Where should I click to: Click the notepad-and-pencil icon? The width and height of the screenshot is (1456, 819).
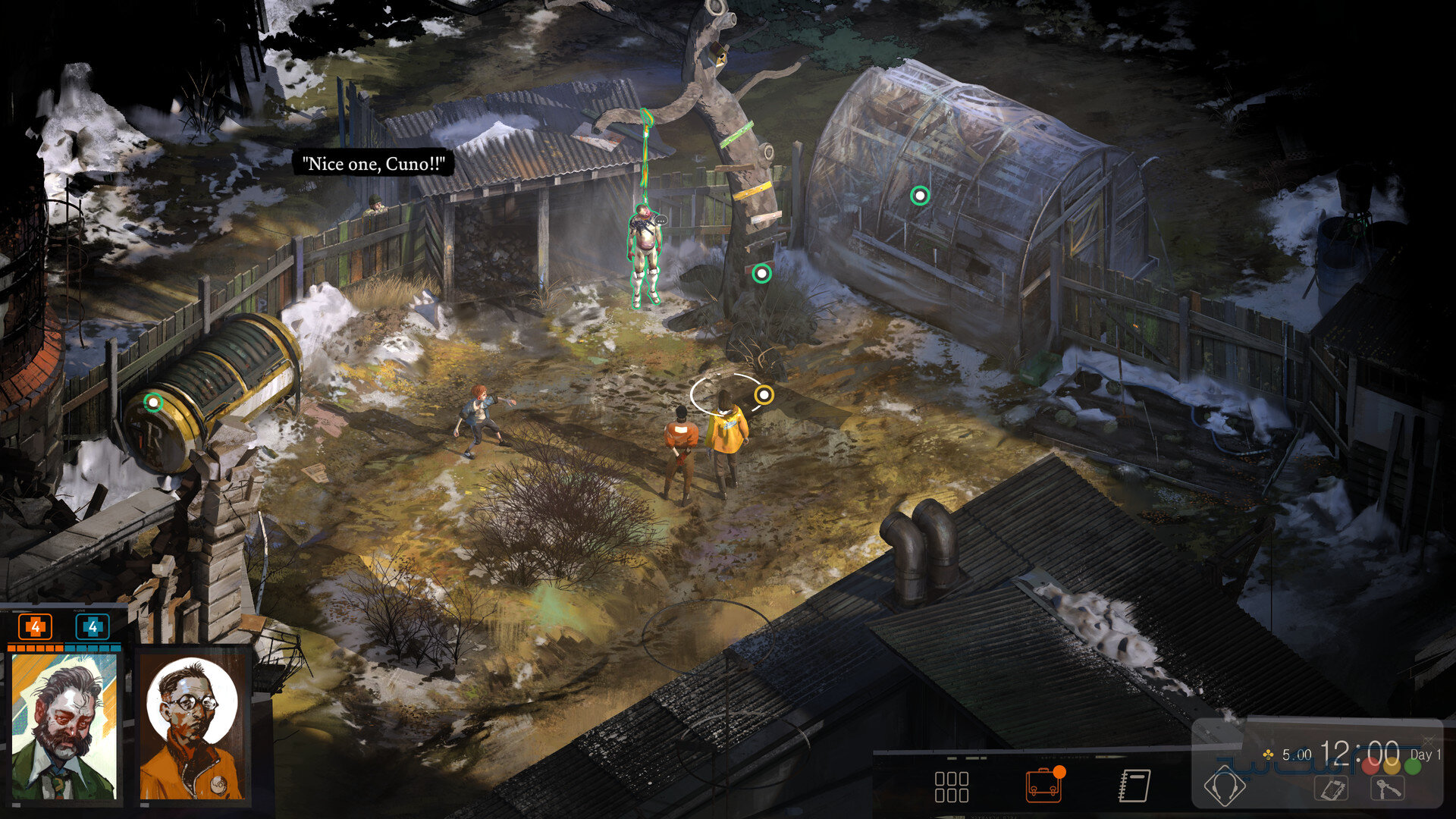1332,789
